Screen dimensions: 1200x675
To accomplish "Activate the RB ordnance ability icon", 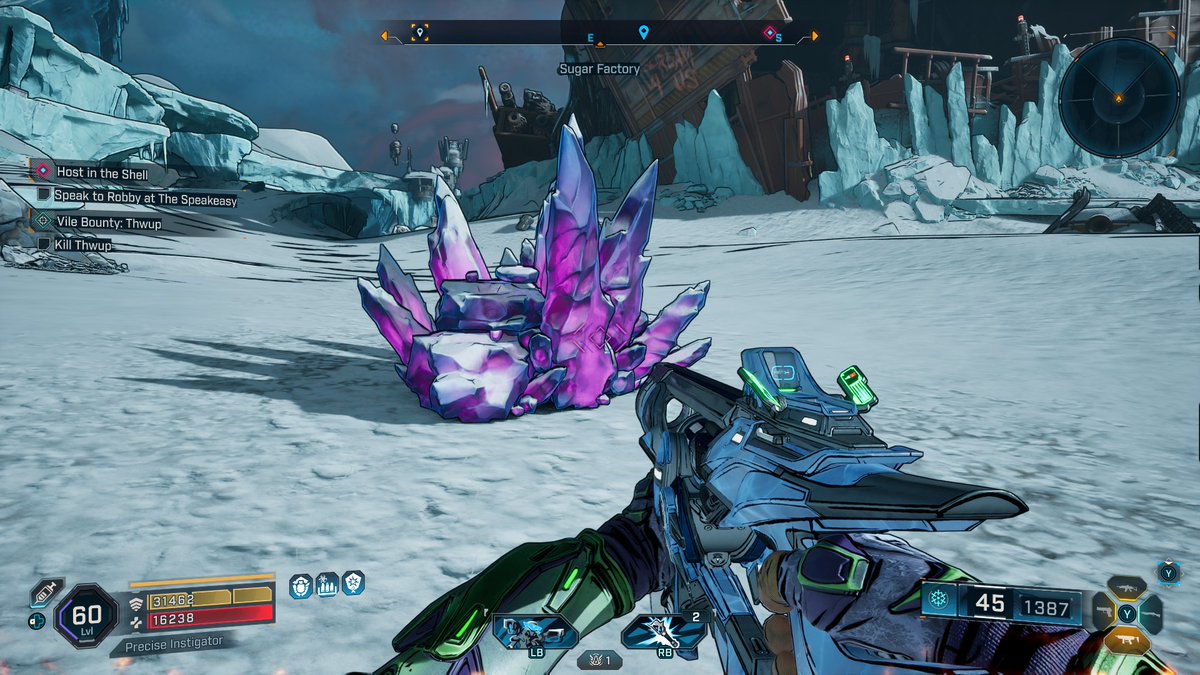I will pos(662,632).
